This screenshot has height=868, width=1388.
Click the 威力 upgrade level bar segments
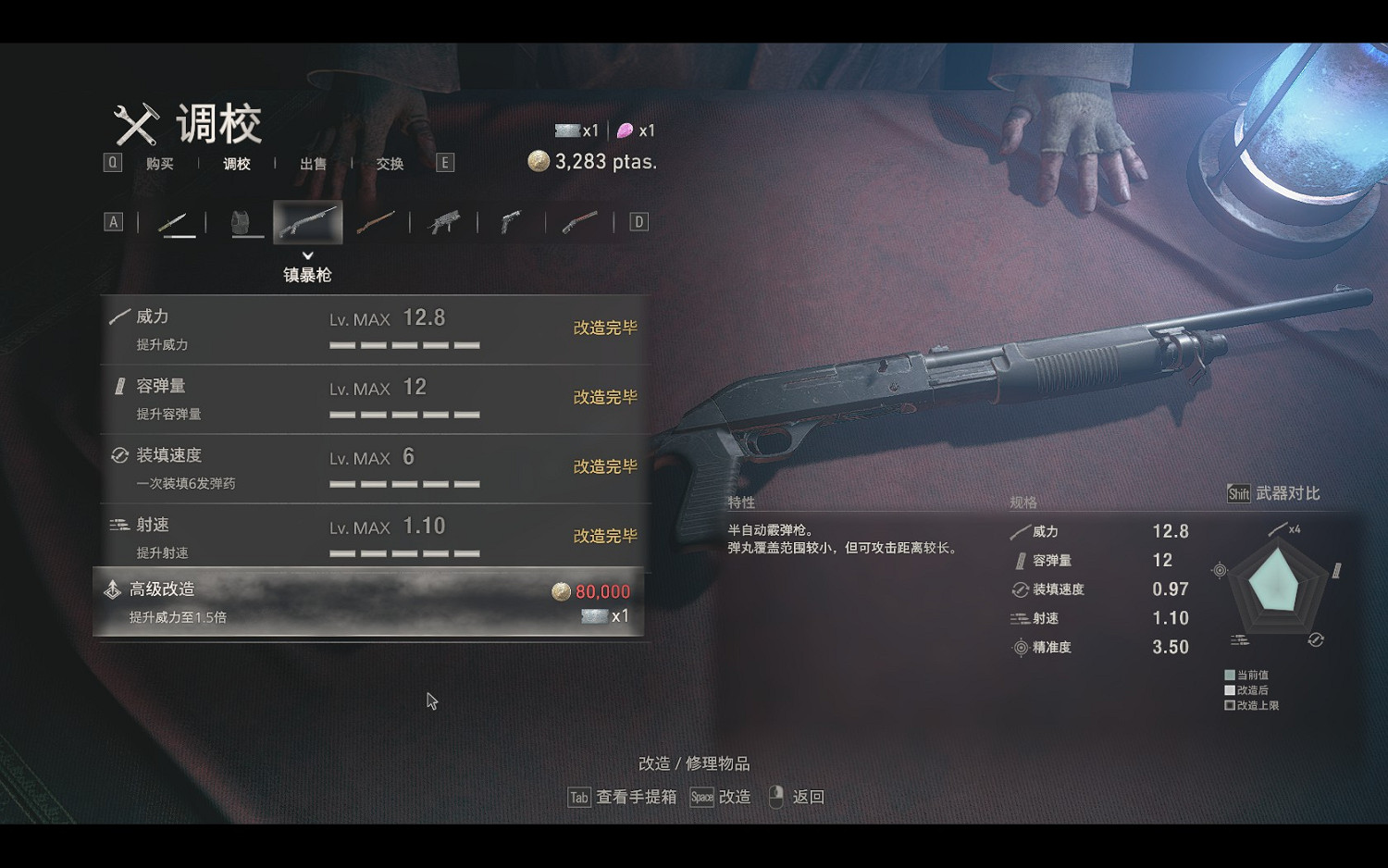[x=404, y=342]
